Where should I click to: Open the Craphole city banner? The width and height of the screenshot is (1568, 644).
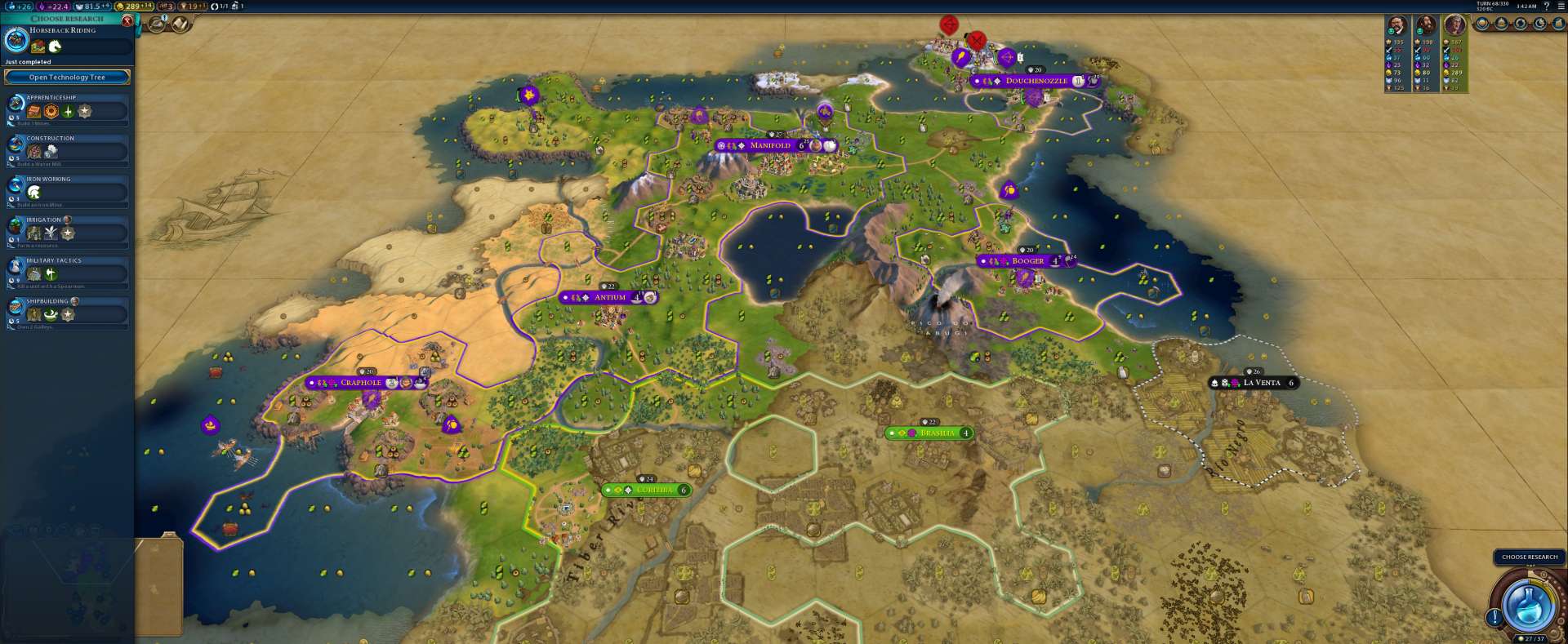click(361, 383)
